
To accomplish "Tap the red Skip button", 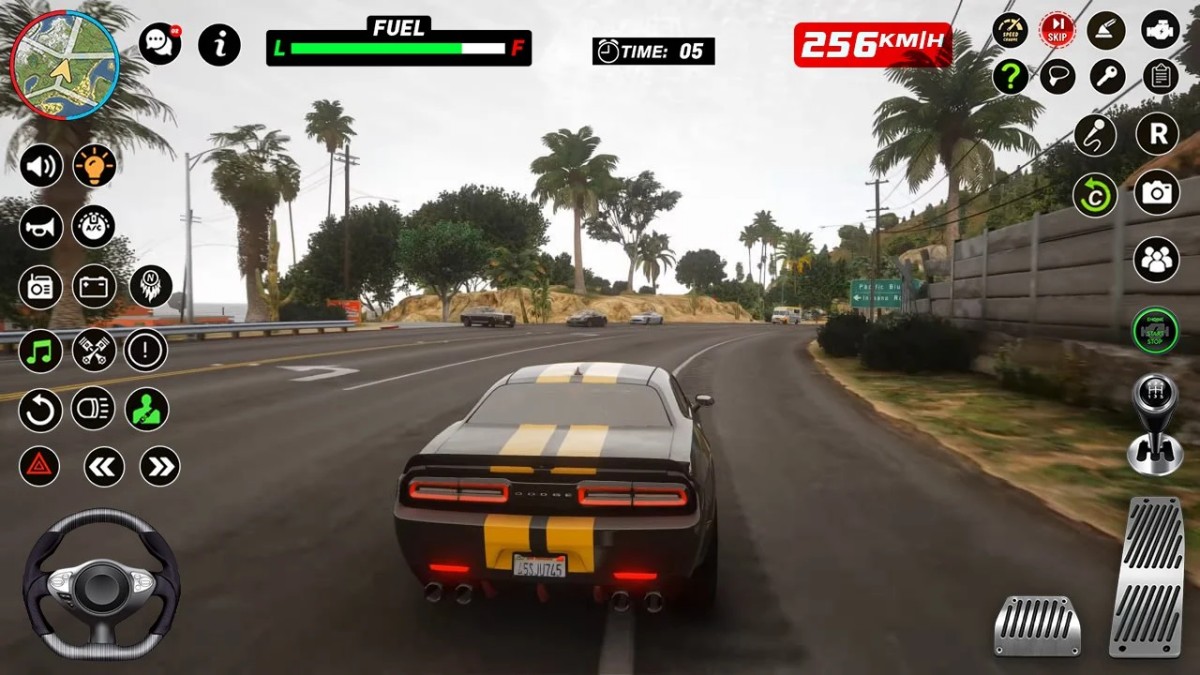I will 1057,30.
